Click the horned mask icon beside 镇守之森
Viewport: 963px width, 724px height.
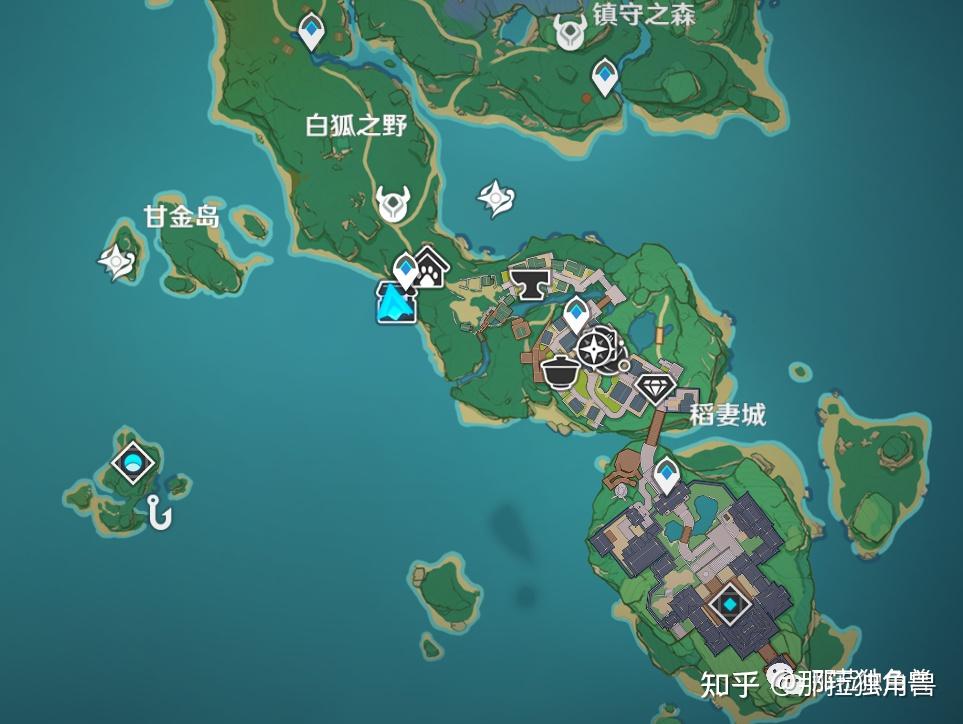click(572, 31)
